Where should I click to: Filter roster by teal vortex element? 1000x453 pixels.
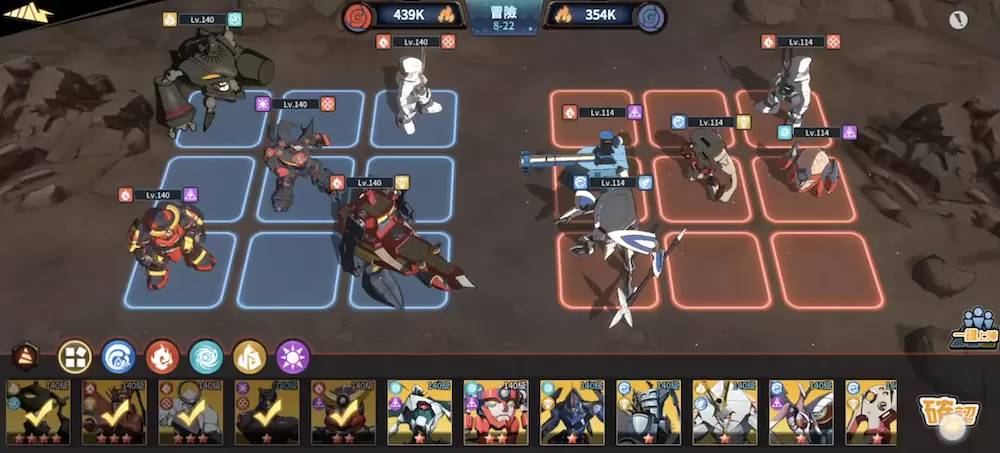[x=206, y=356]
